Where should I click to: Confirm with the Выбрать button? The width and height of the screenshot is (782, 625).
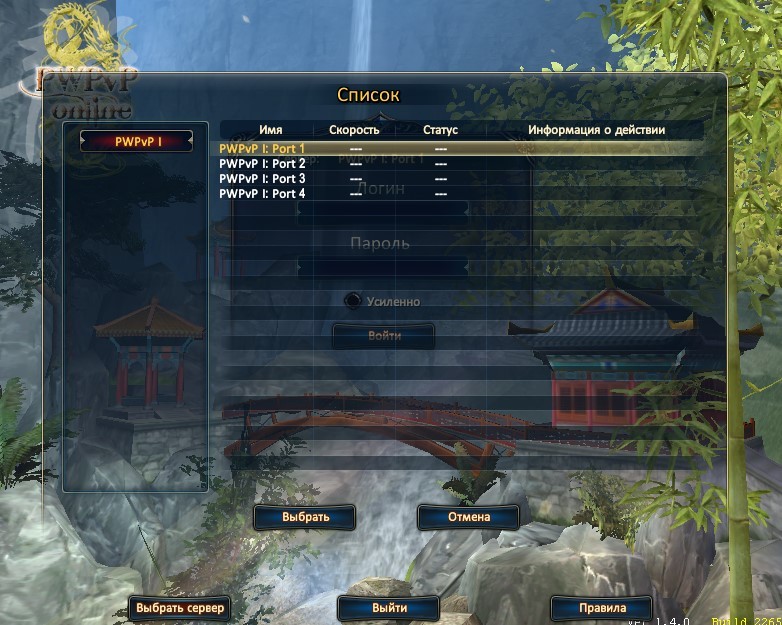pyautogui.click(x=305, y=517)
